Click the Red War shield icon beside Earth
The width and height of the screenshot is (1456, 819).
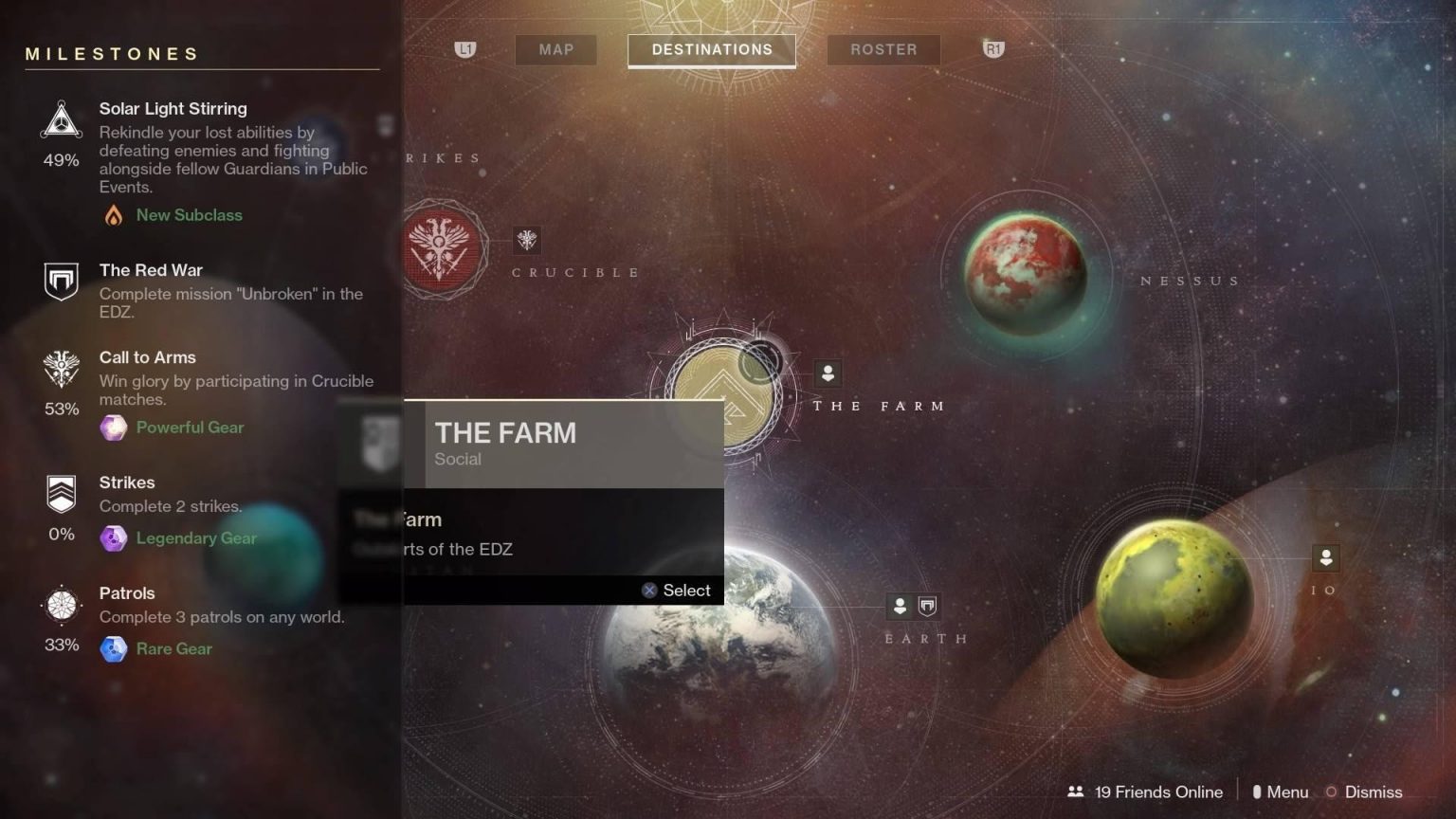pos(928,606)
